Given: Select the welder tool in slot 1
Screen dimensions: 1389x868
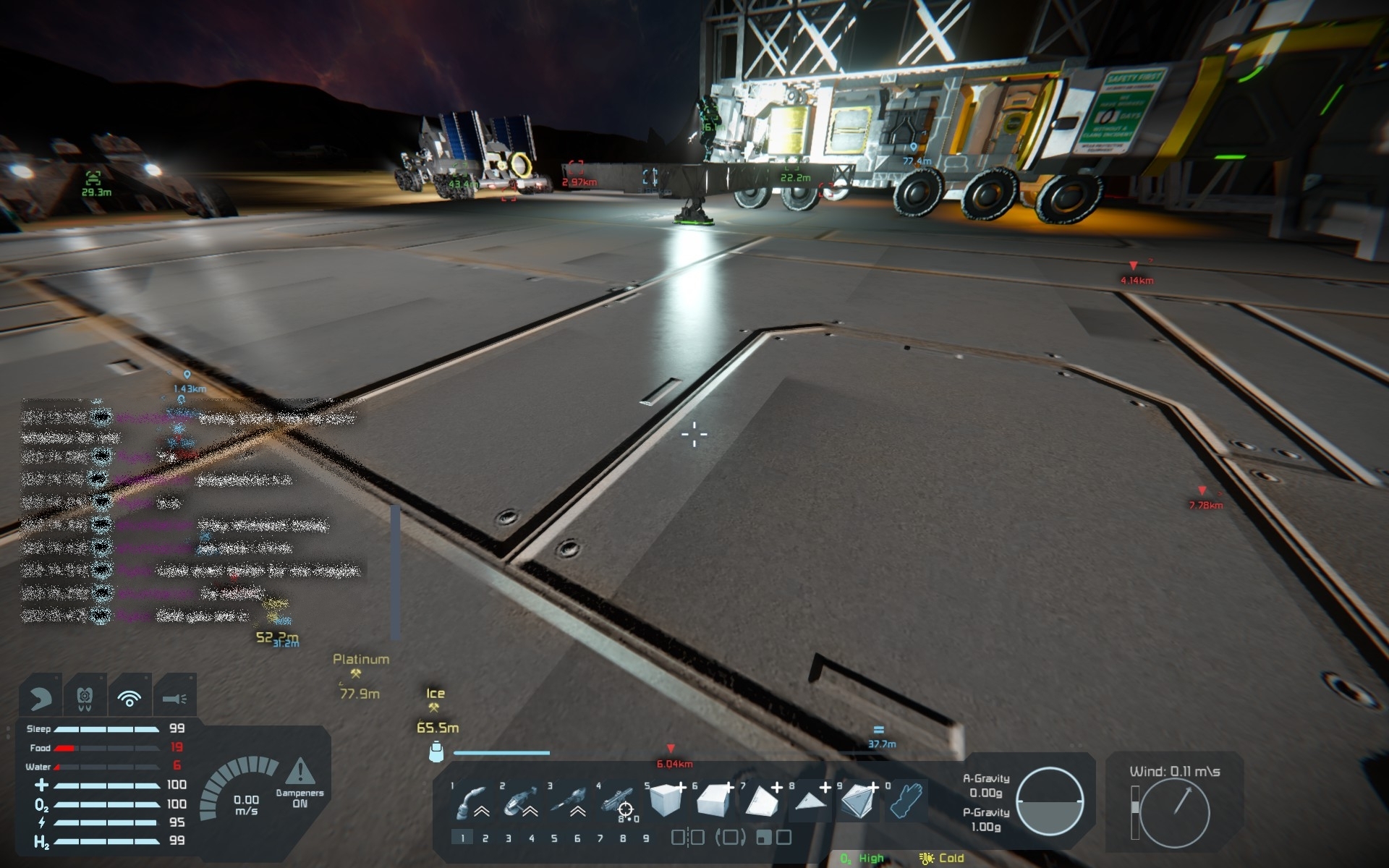Looking at the screenshot, I should (x=472, y=802).
